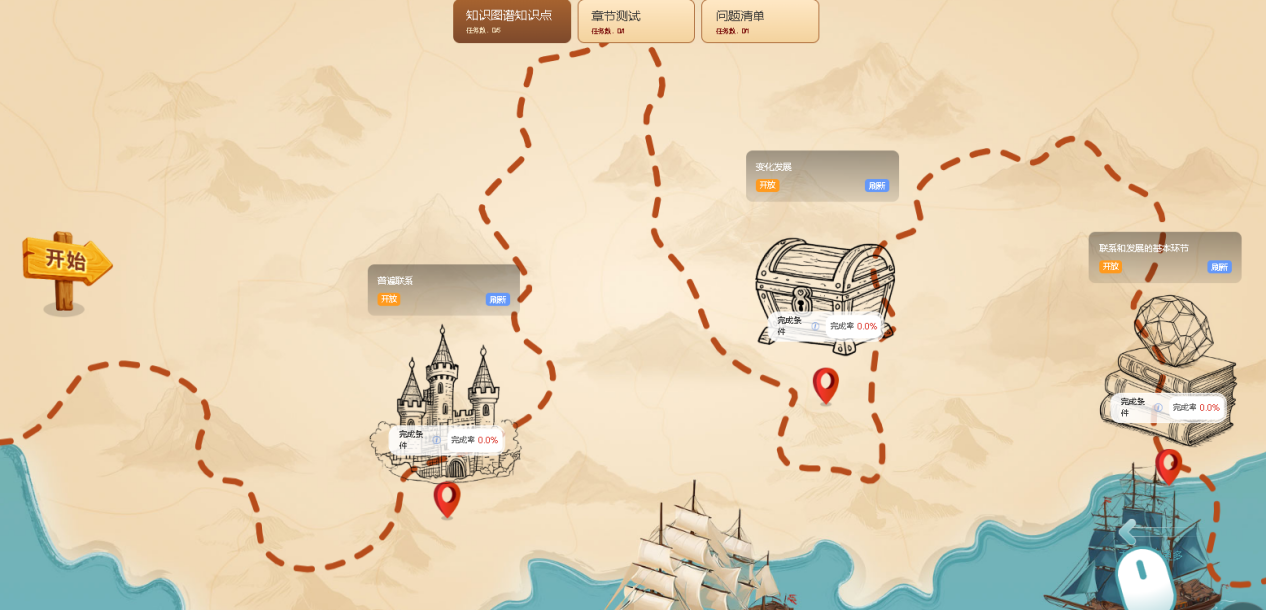Click the red map pin below the castle
The height and width of the screenshot is (610, 1266).
coord(447,498)
